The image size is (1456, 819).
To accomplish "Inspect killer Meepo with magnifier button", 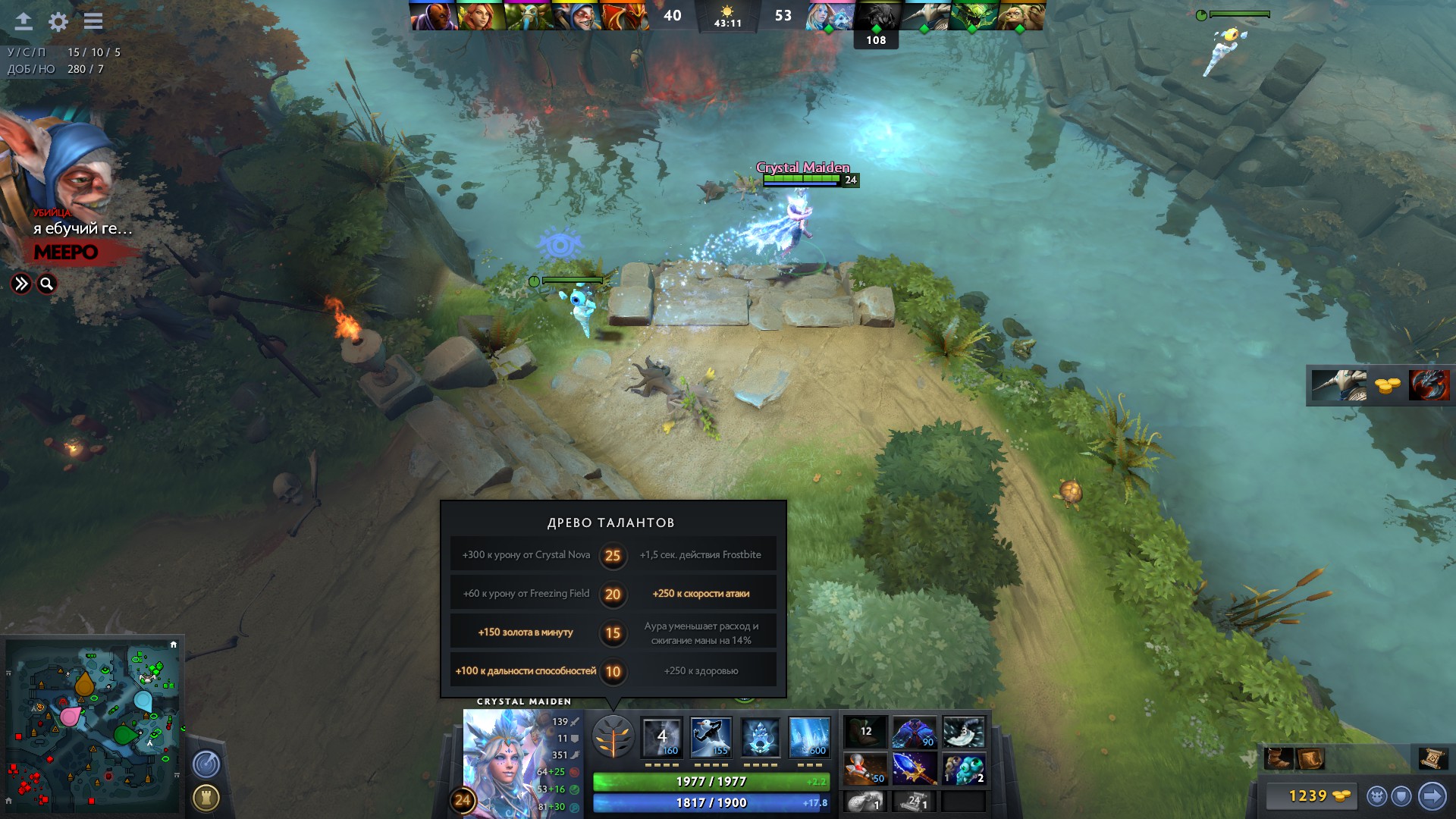I will 47,284.
